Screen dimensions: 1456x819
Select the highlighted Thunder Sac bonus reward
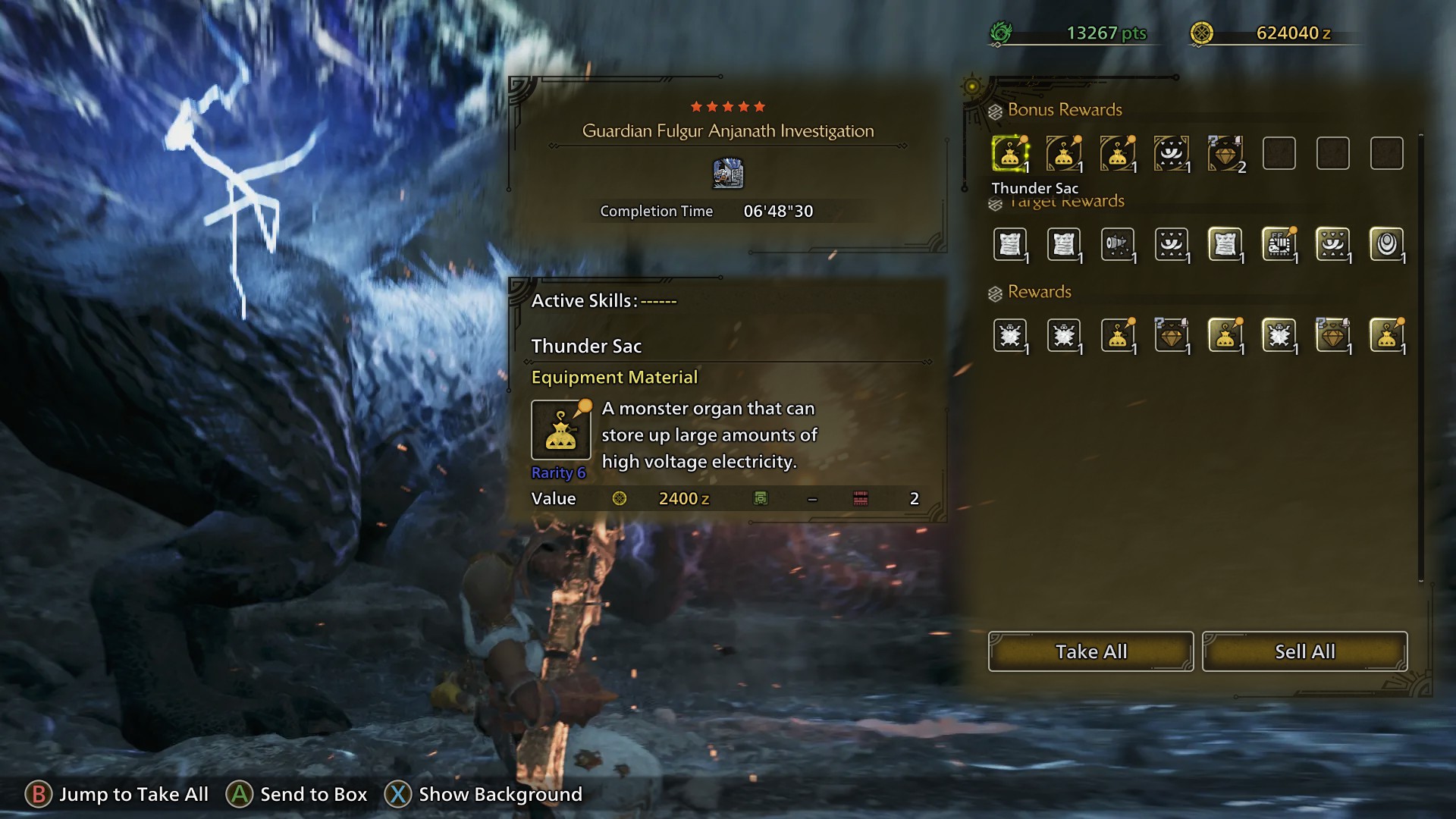[1009, 154]
